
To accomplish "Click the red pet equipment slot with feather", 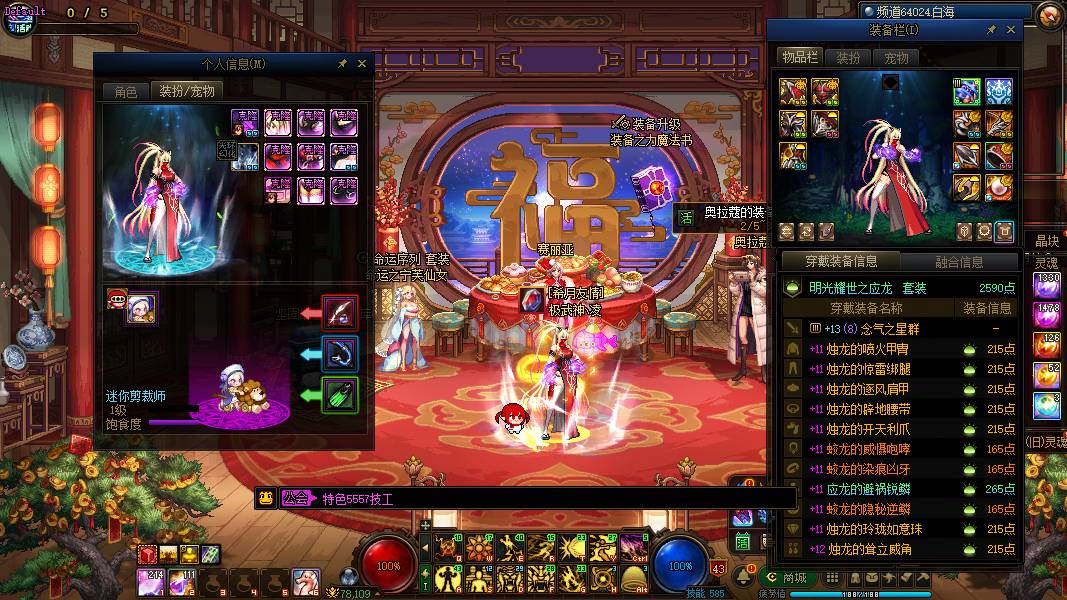I will (x=340, y=313).
